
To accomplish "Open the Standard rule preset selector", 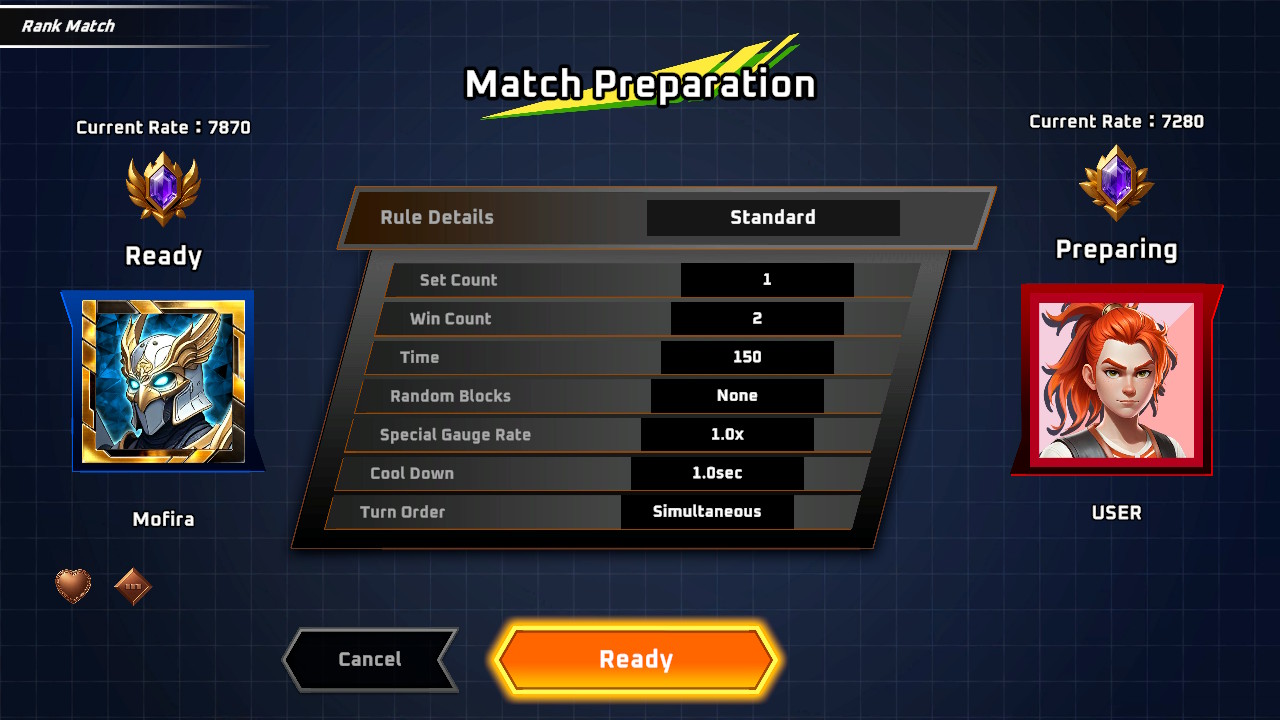I will pos(773,217).
